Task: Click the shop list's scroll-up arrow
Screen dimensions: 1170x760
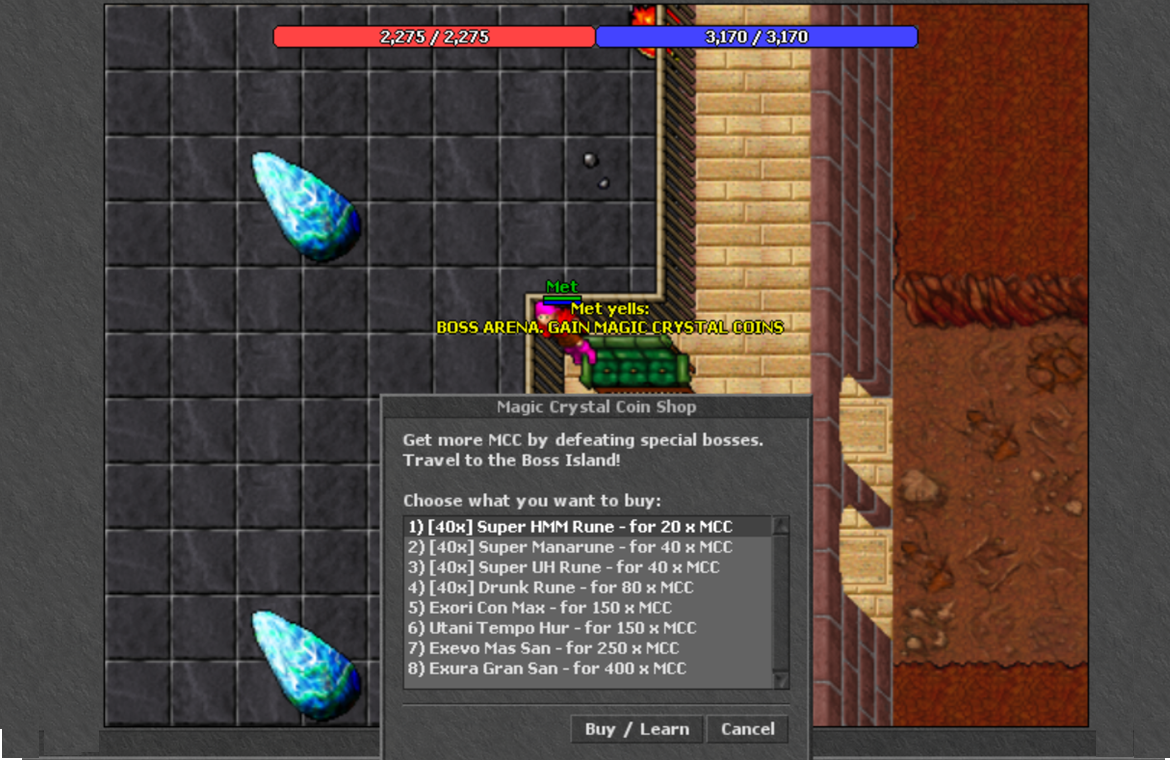Action: (x=781, y=525)
